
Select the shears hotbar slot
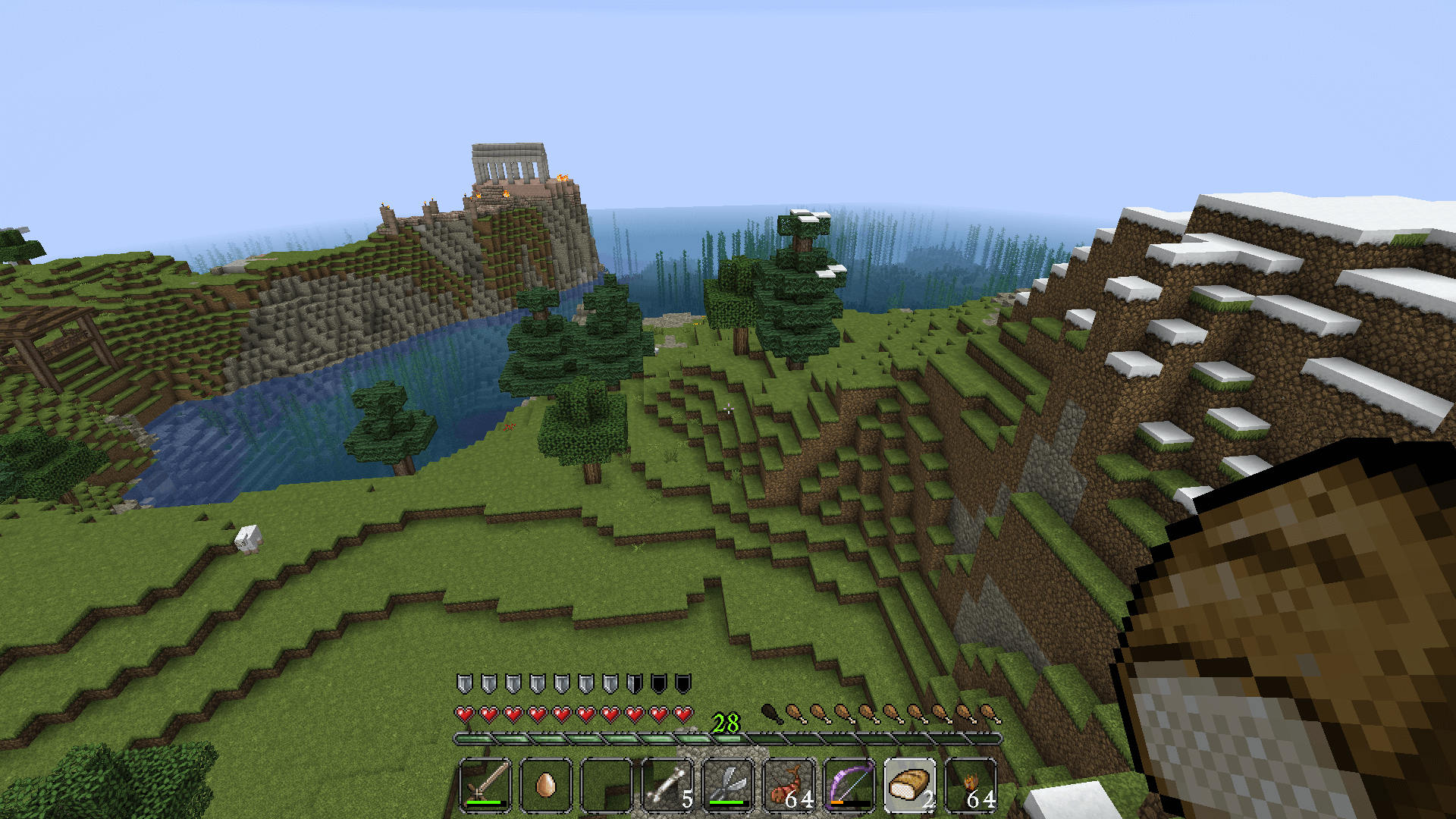coord(728,784)
